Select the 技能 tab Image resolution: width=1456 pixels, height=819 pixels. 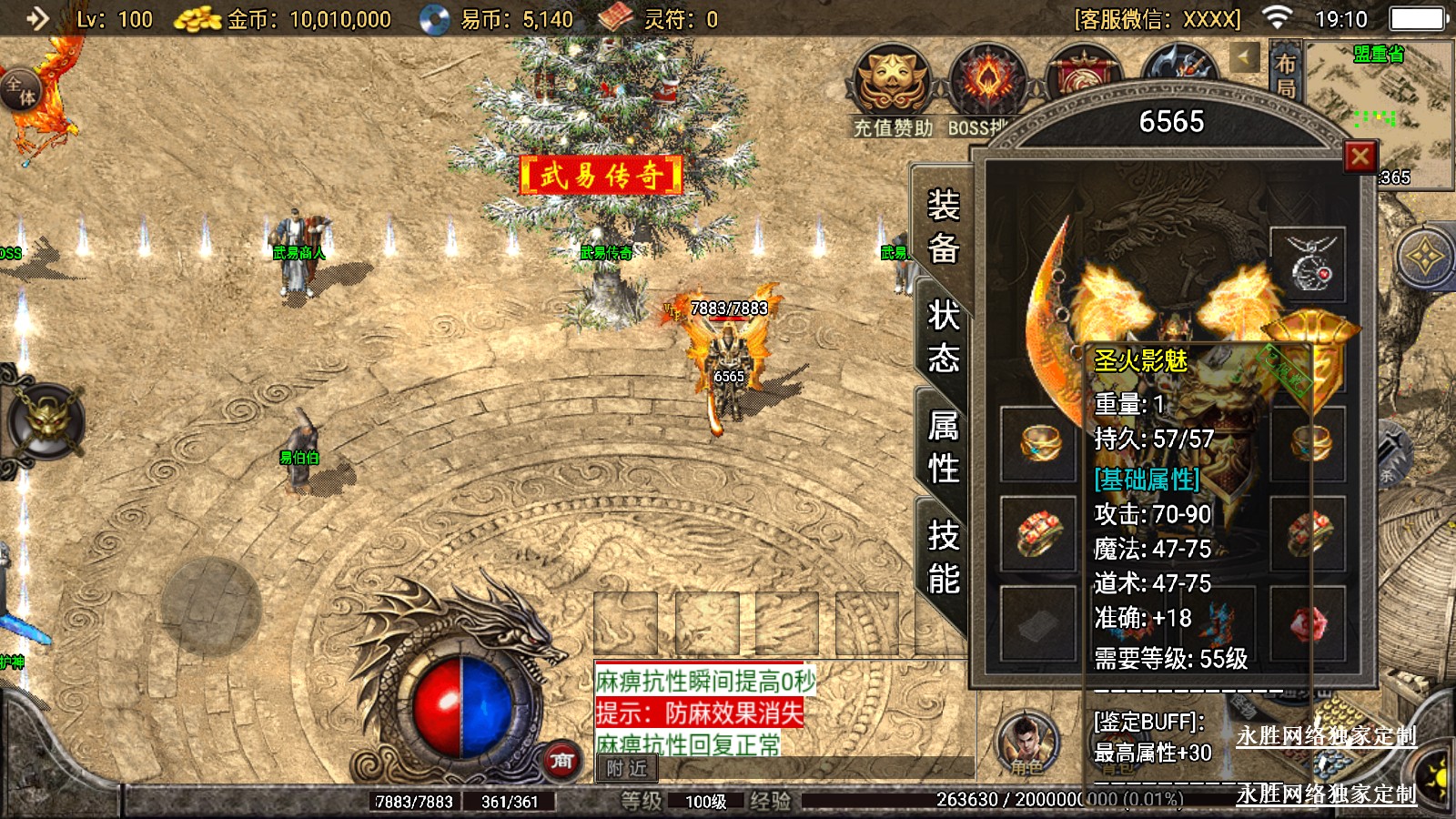[944, 557]
